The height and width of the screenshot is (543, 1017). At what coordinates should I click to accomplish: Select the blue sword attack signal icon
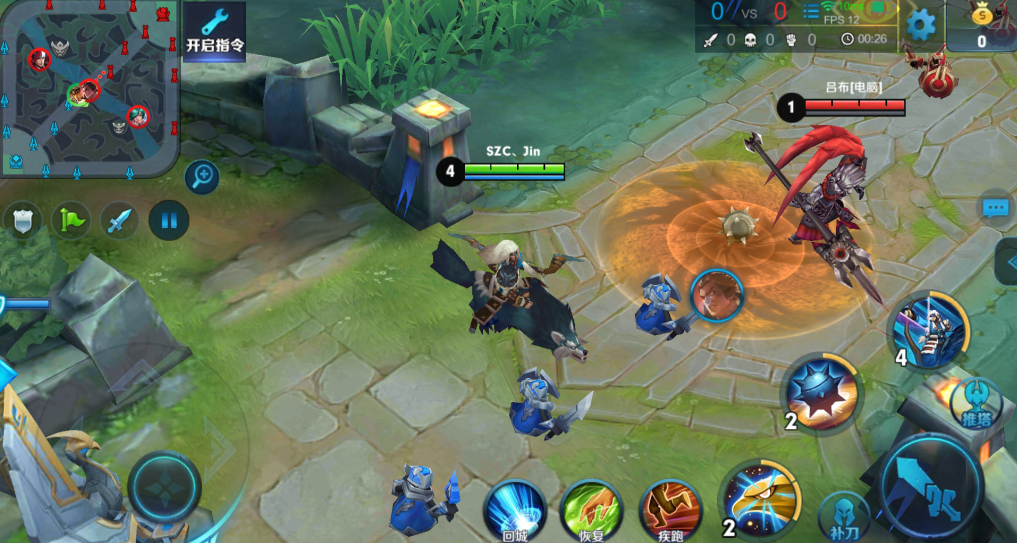pos(120,220)
